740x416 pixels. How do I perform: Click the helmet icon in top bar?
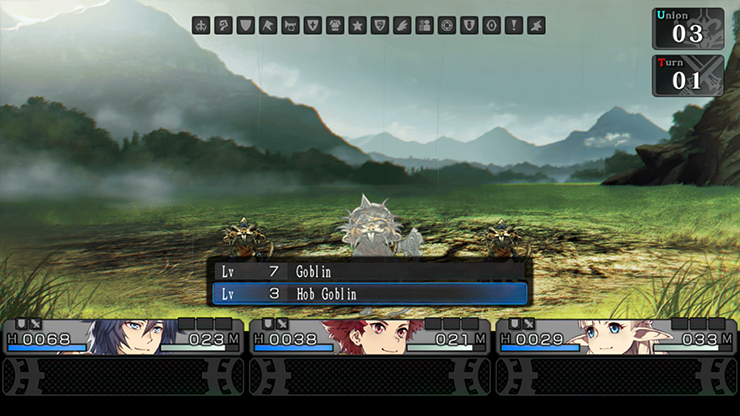click(335, 26)
